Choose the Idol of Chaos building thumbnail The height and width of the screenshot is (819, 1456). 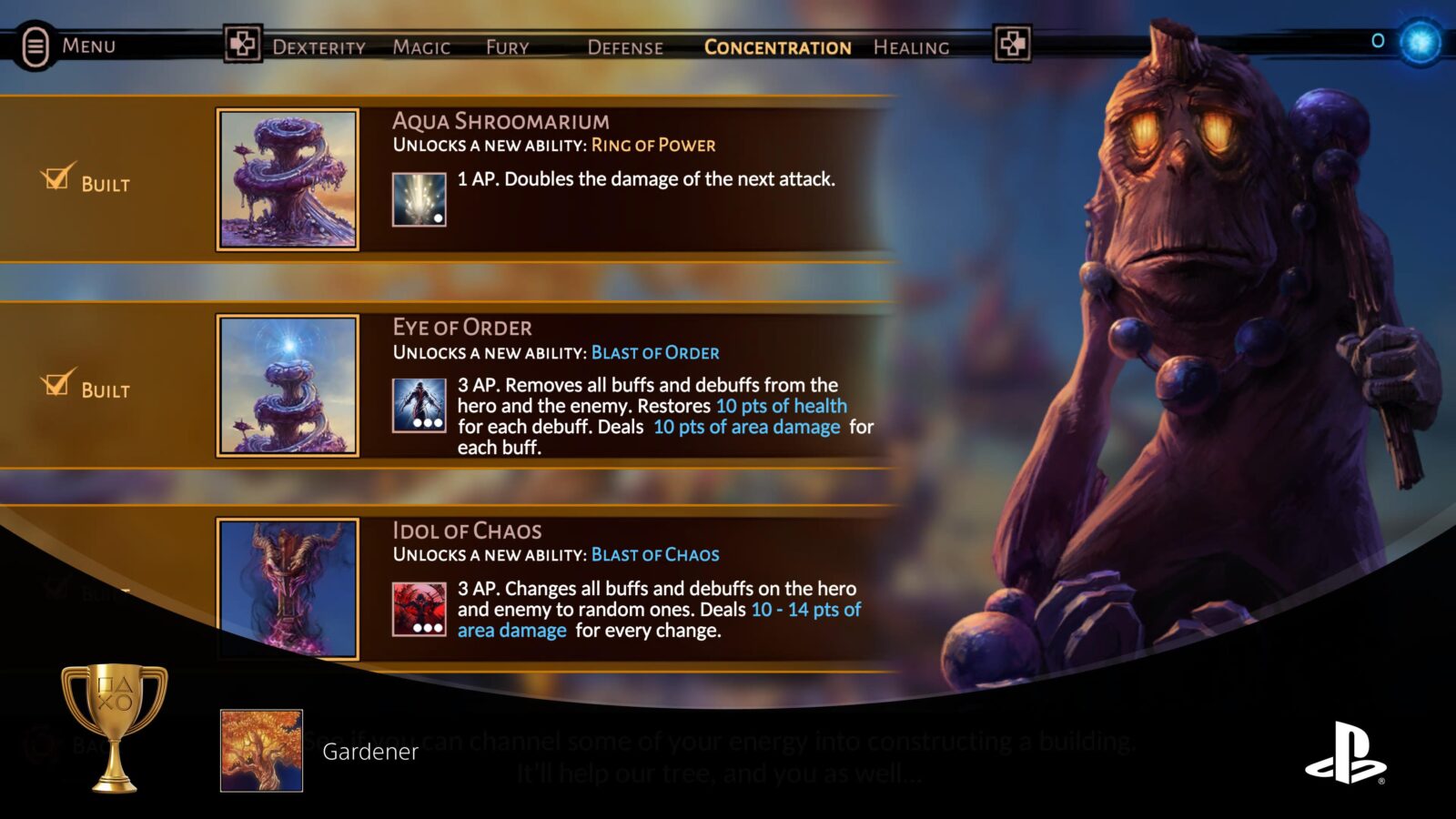pos(288,588)
